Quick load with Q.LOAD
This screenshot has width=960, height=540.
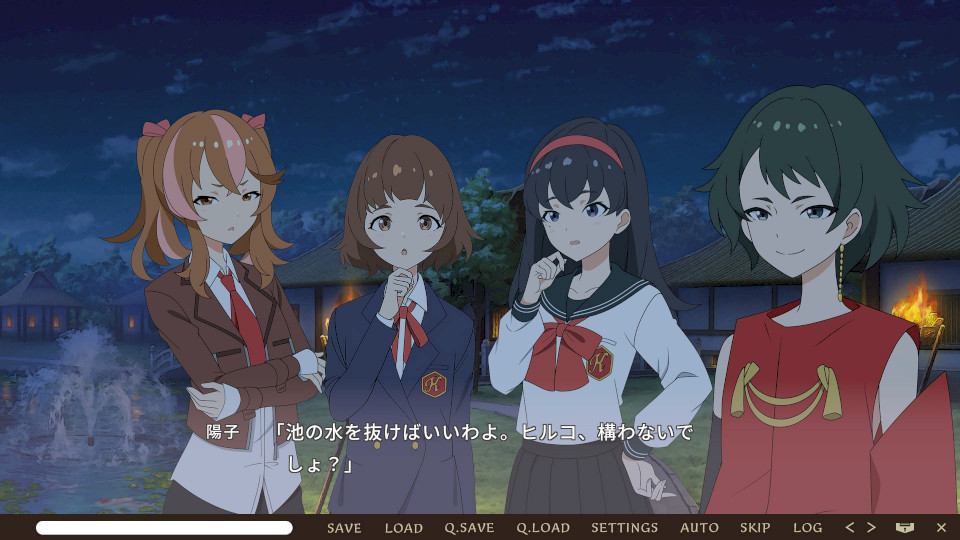coord(543,527)
